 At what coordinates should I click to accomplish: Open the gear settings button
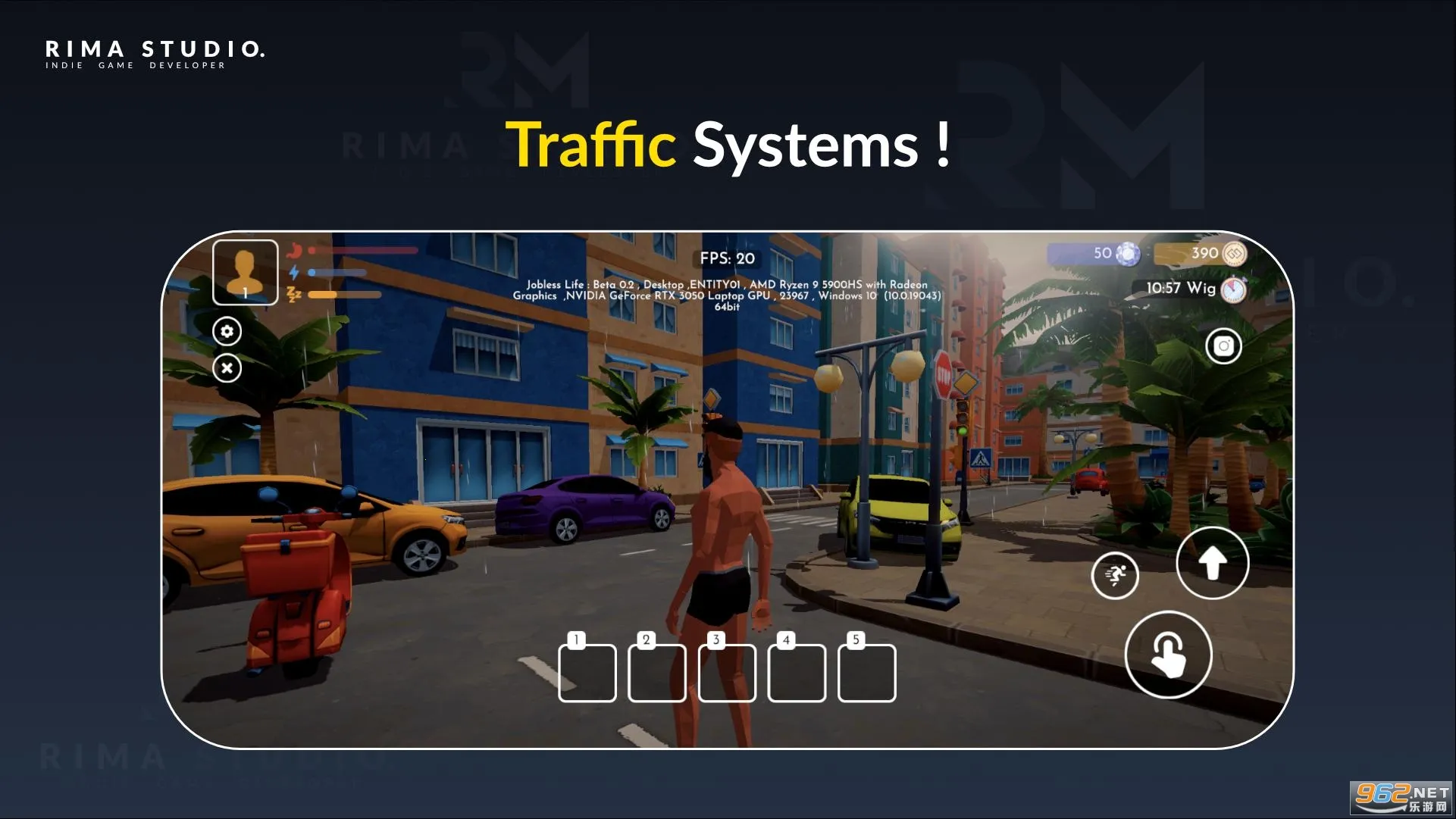coord(227,332)
